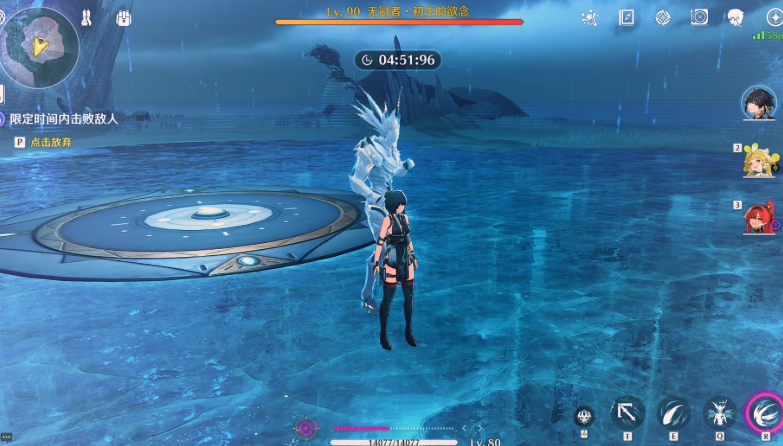
Task: Open the sparkle burst icon in top bar
Action: click(590, 18)
